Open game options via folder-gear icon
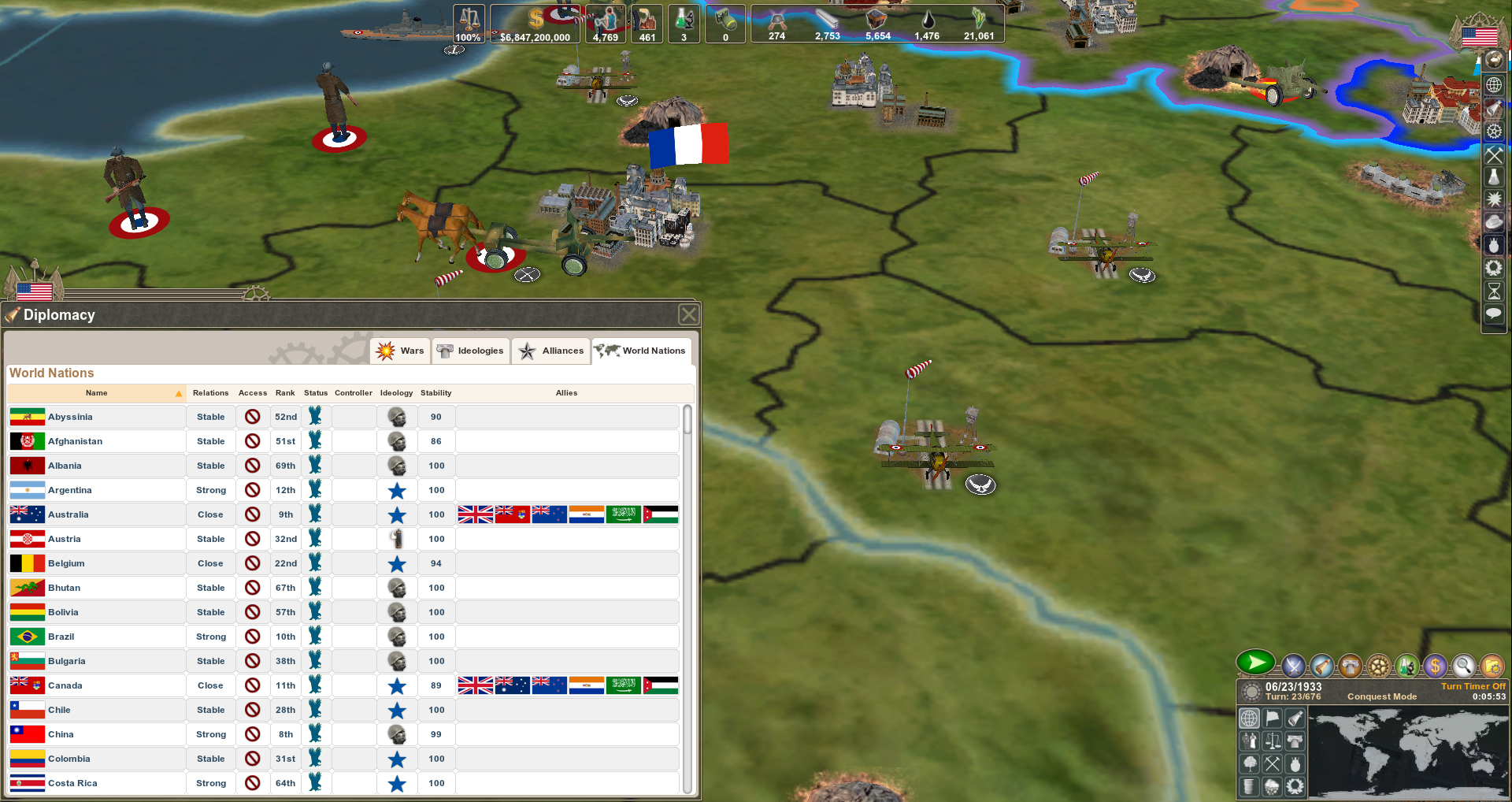Viewport: 1512px width, 802px height. (1494, 666)
